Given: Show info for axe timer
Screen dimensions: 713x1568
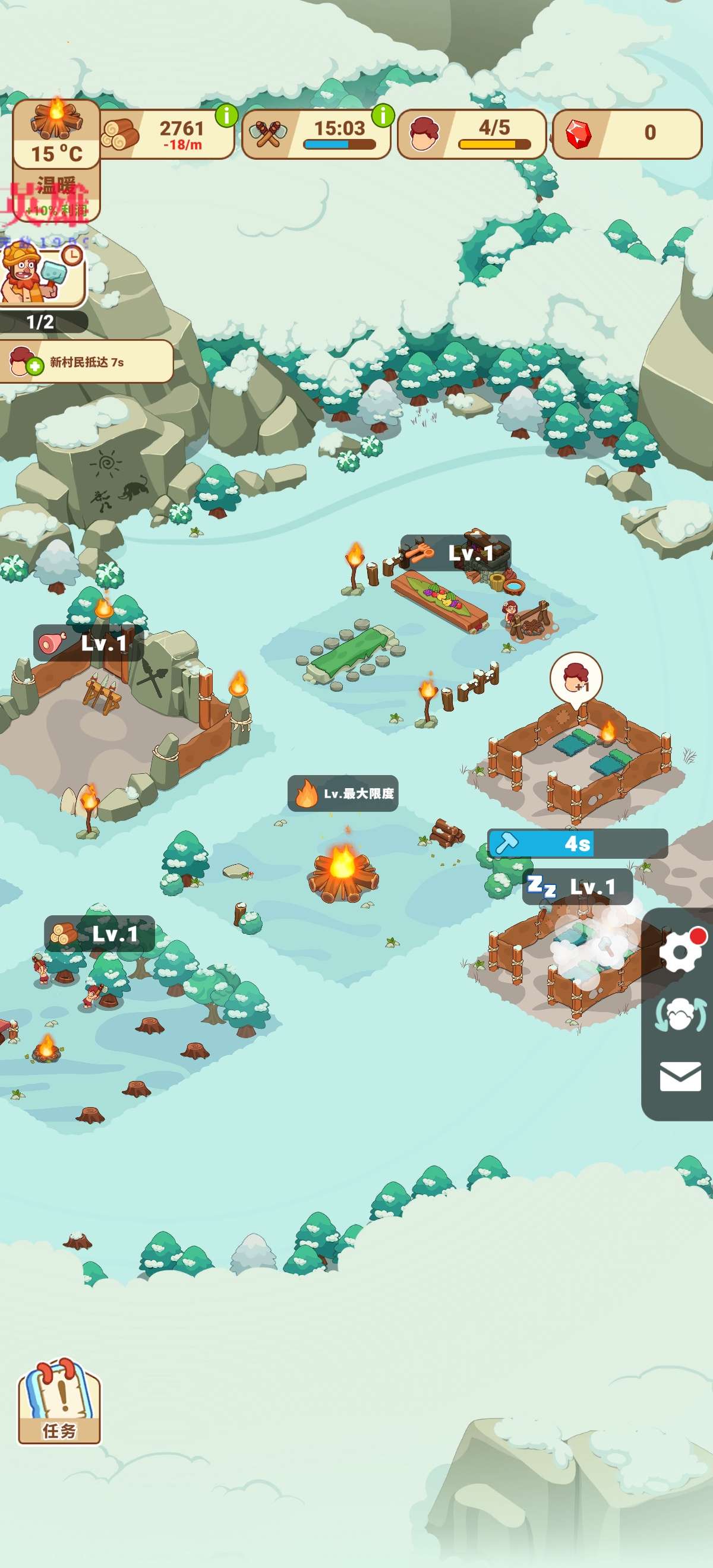Looking at the screenshot, I should pyautogui.click(x=383, y=115).
